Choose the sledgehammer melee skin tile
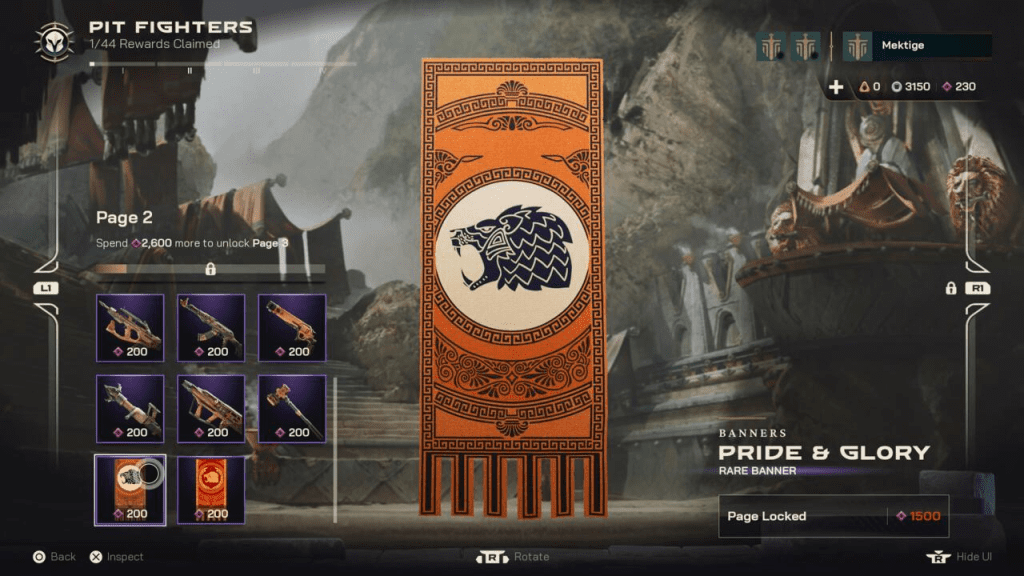The image size is (1024, 576). pyautogui.click(x=292, y=408)
